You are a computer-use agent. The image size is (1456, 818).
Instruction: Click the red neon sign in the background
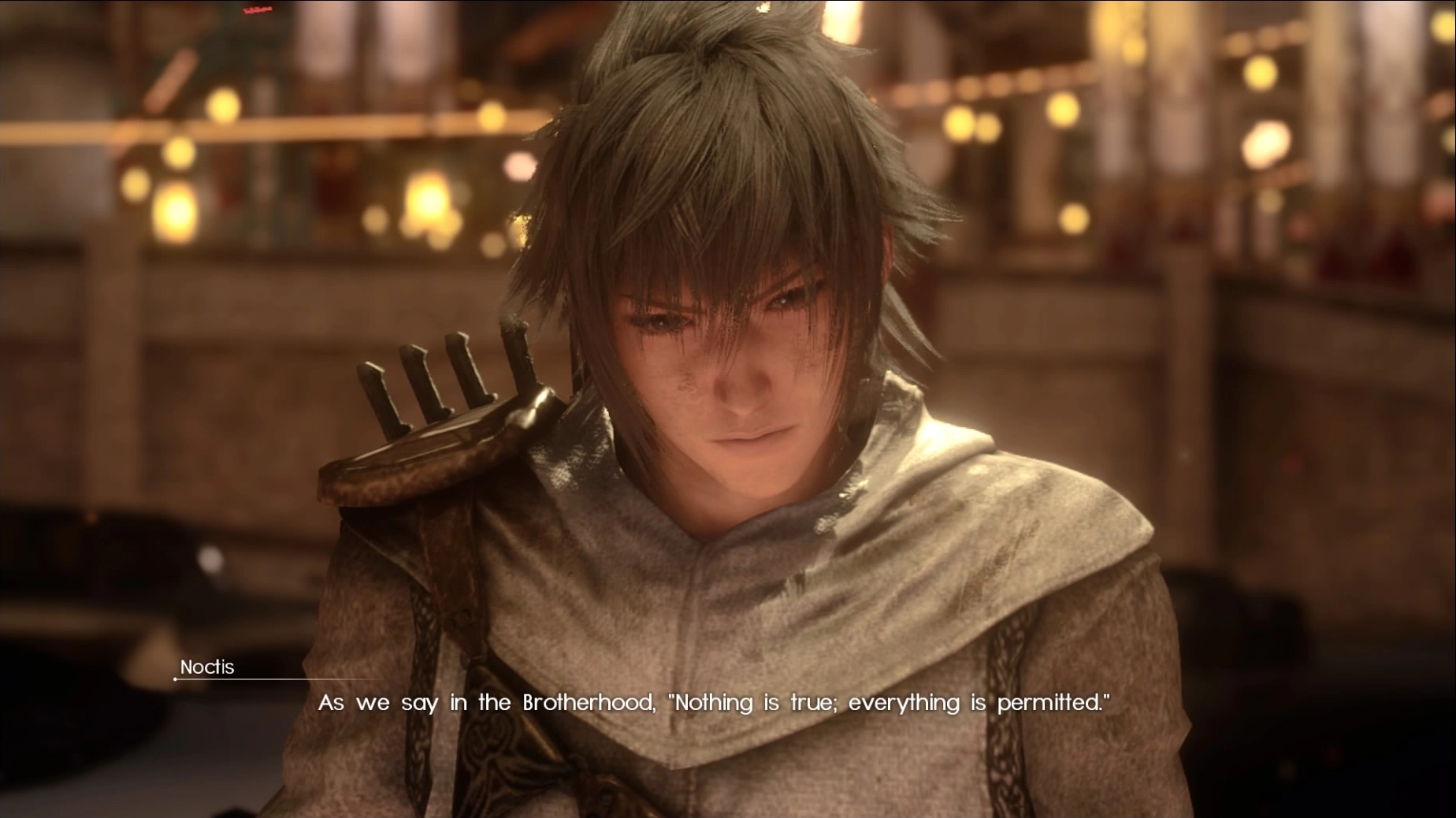pyautogui.click(x=260, y=12)
